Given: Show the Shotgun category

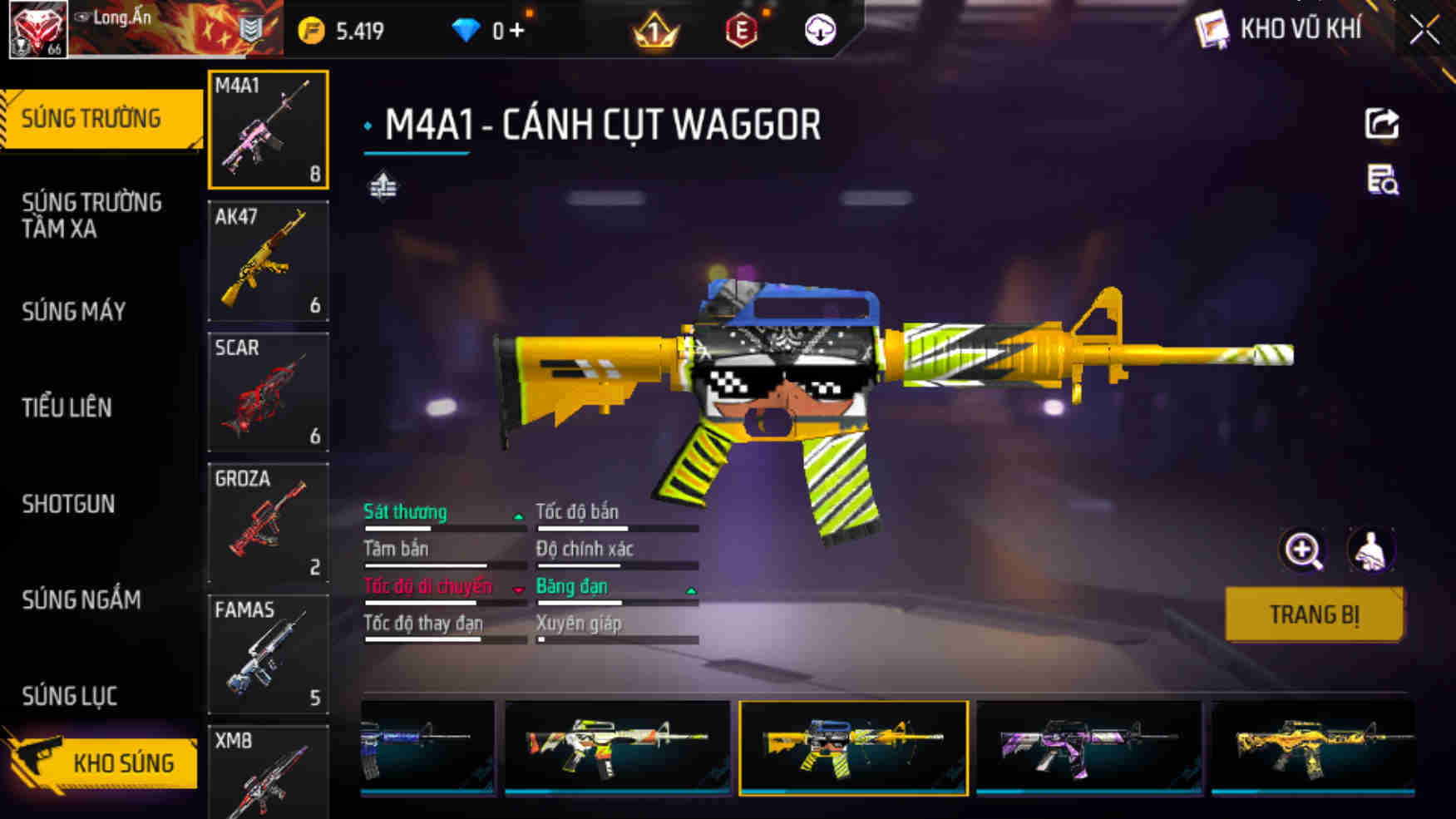Looking at the screenshot, I should pyautogui.click(x=68, y=504).
